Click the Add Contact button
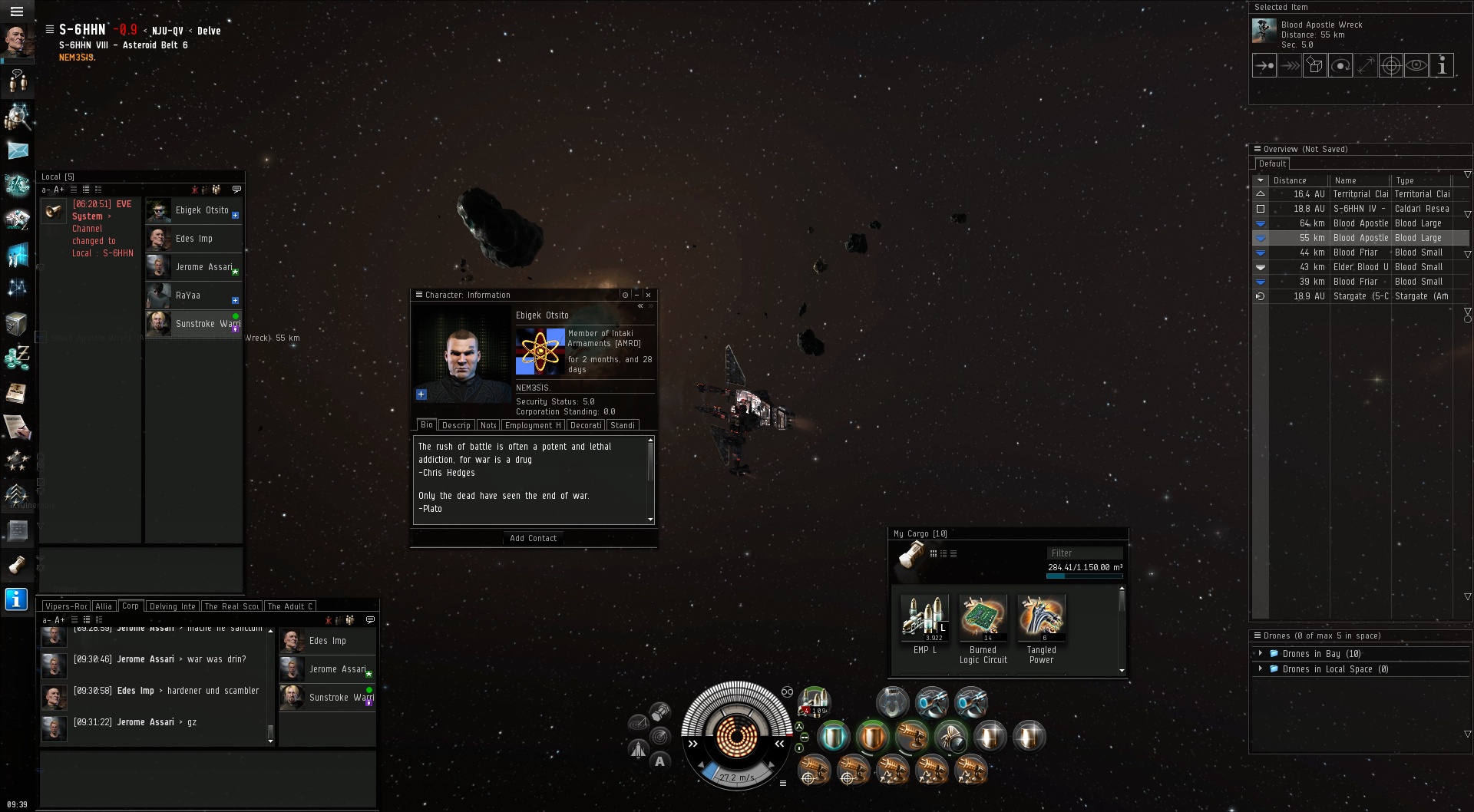1474x812 pixels. pyautogui.click(x=534, y=538)
